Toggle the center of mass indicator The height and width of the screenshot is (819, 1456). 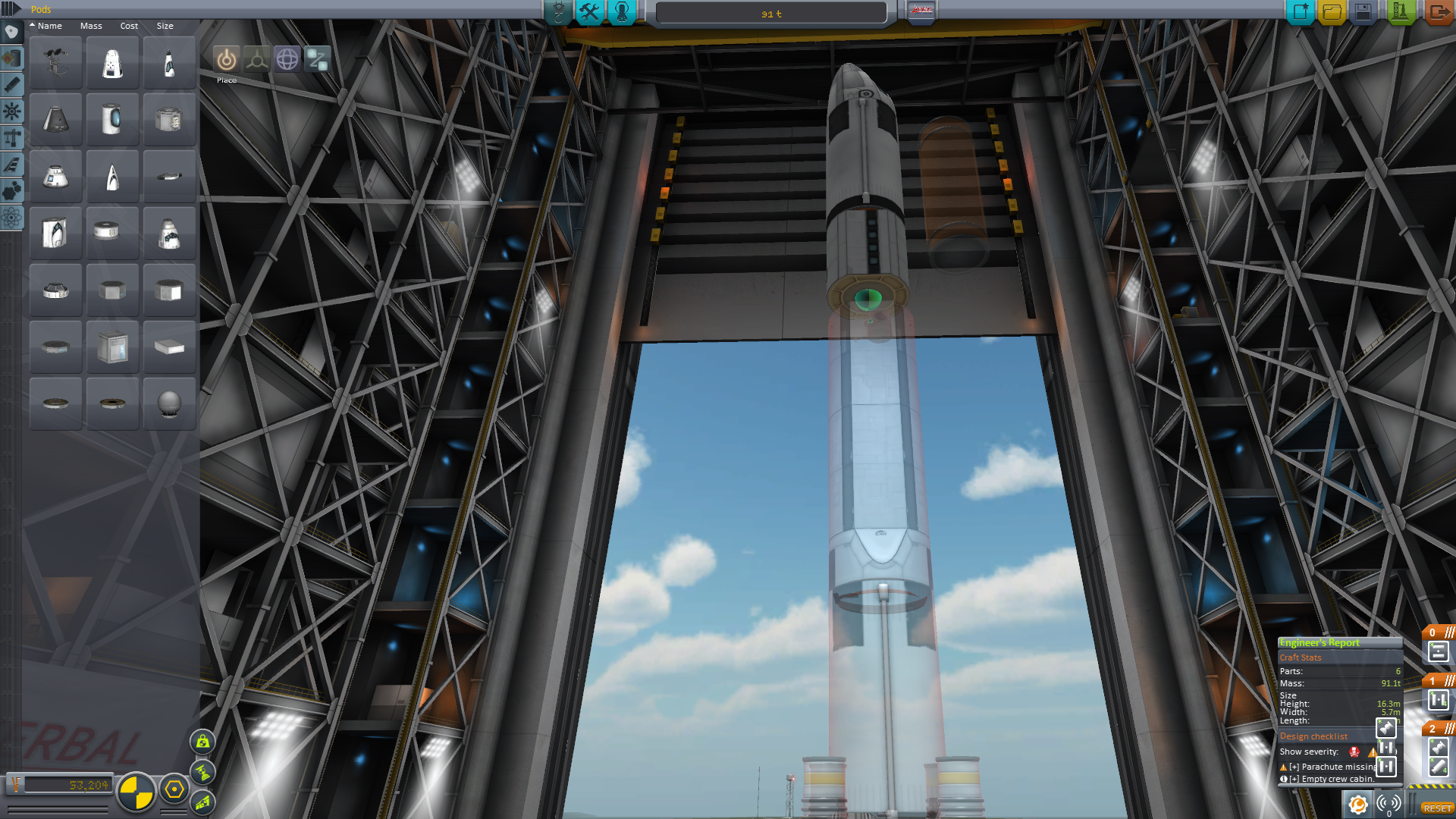[136, 792]
